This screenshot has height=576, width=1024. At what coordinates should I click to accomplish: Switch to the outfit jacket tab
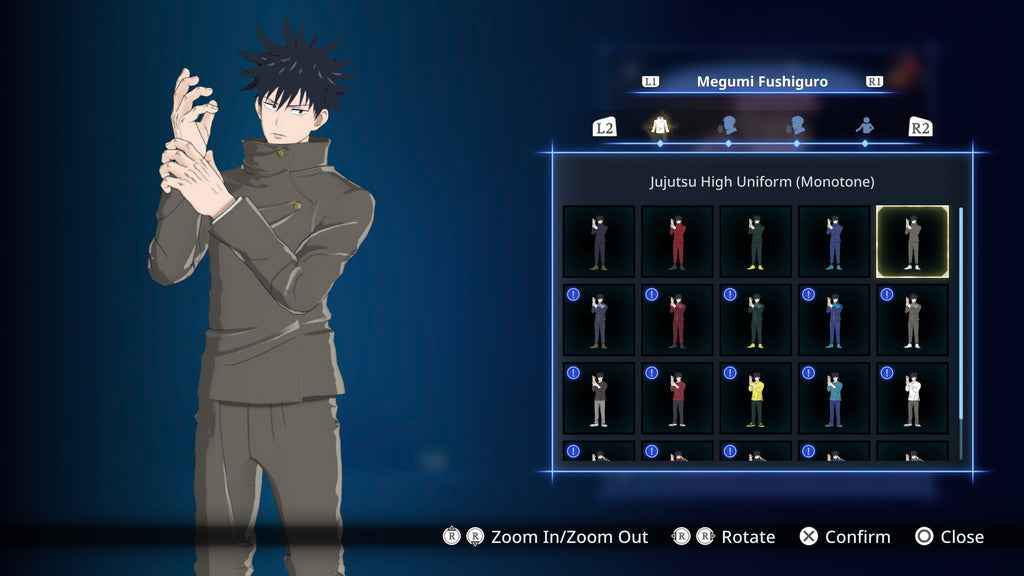click(660, 126)
